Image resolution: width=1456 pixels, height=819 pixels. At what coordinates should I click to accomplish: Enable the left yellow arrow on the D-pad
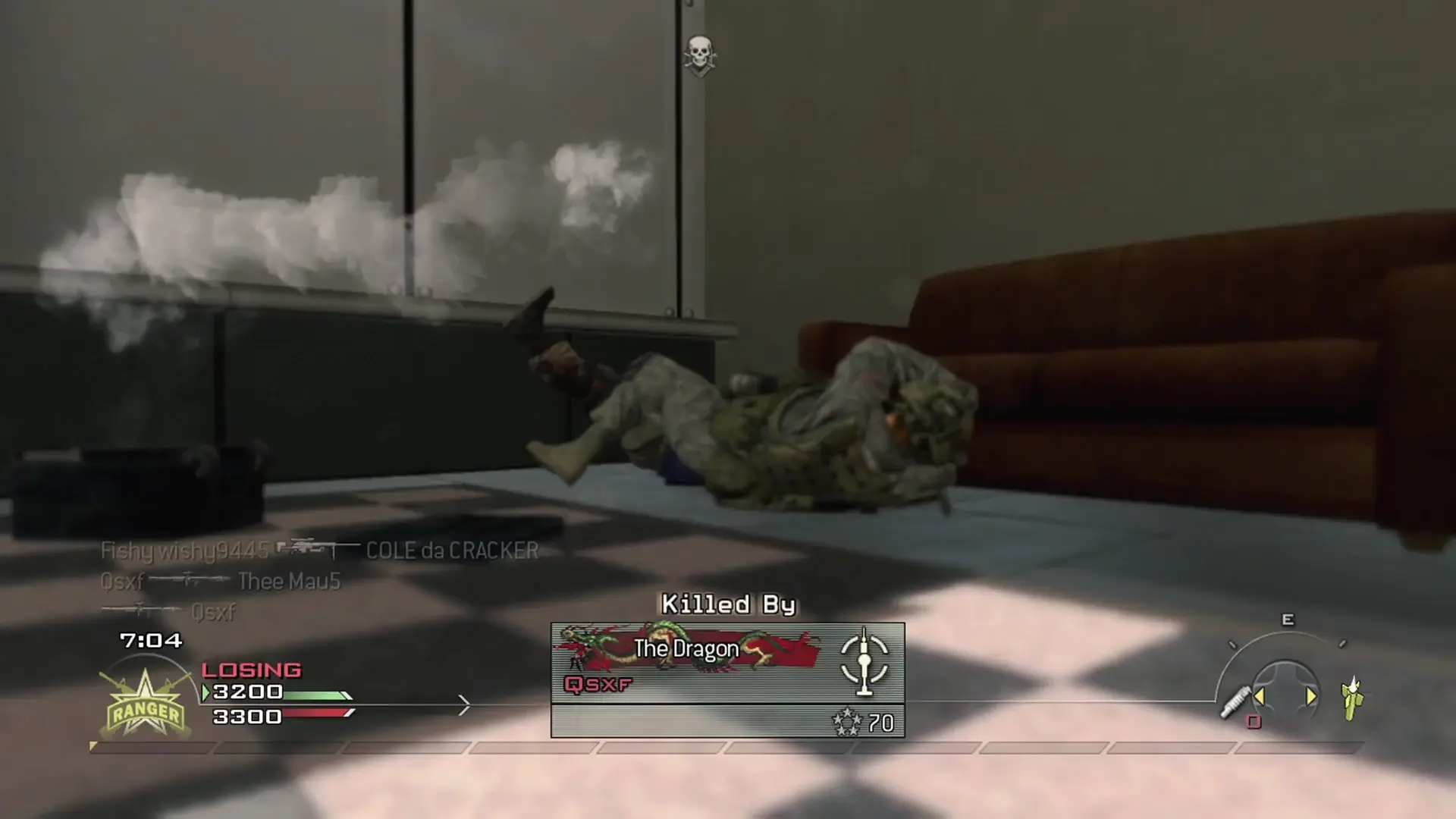click(1260, 696)
